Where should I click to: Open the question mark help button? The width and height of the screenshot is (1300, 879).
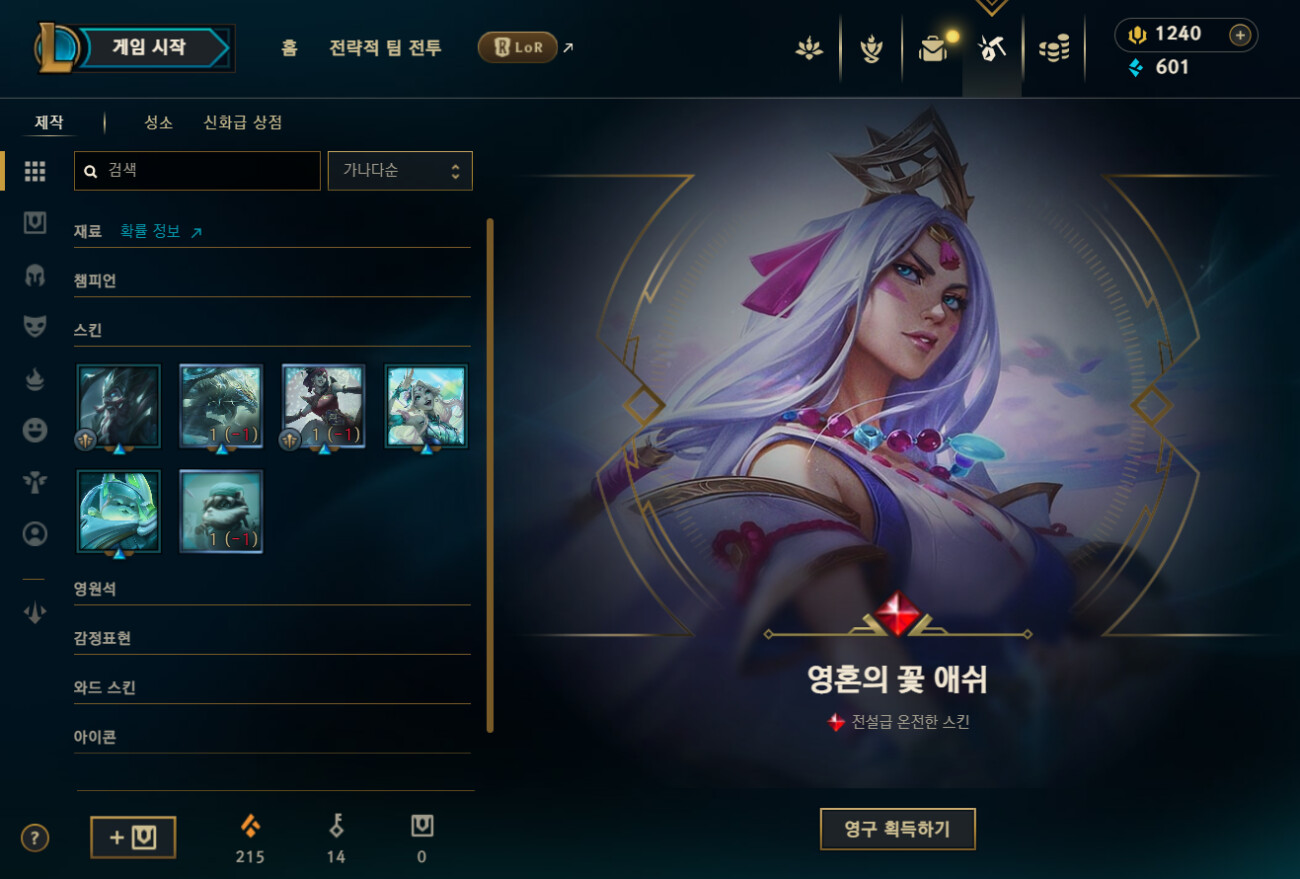(x=35, y=837)
